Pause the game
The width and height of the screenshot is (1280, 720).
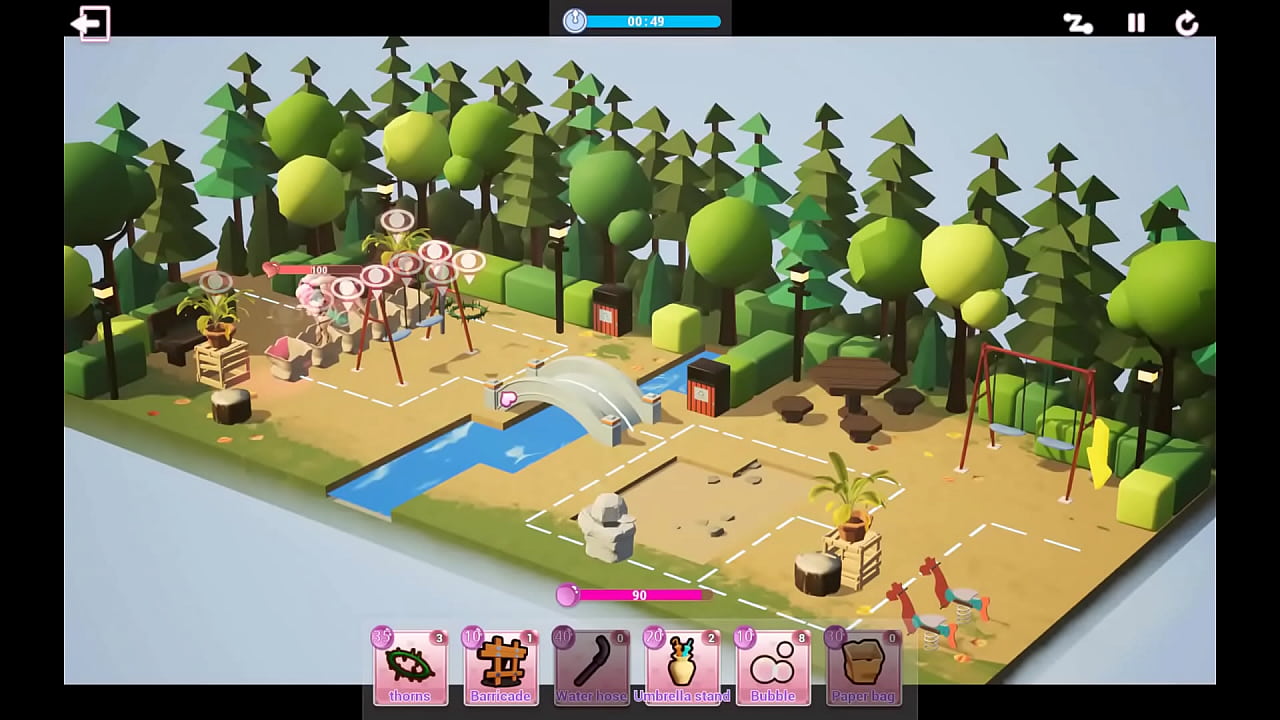1136,23
